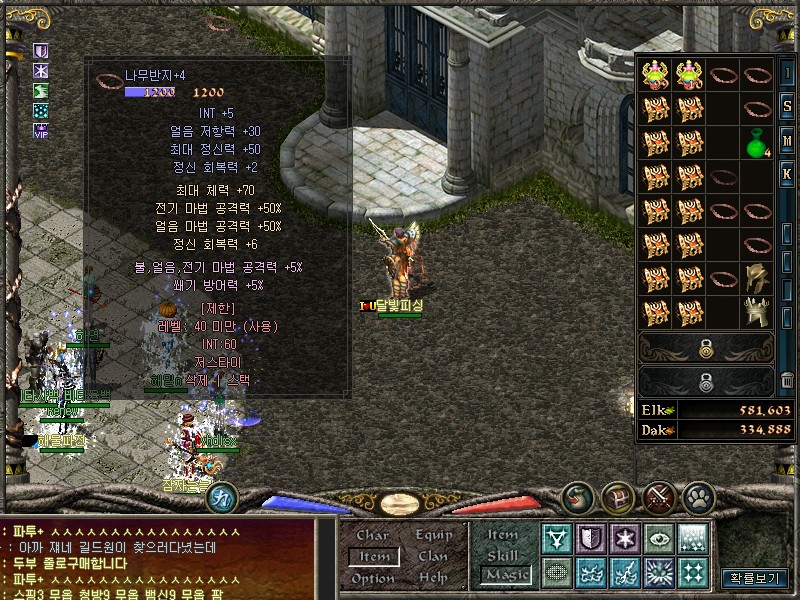Activate the eye spell icon

[657, 539]
